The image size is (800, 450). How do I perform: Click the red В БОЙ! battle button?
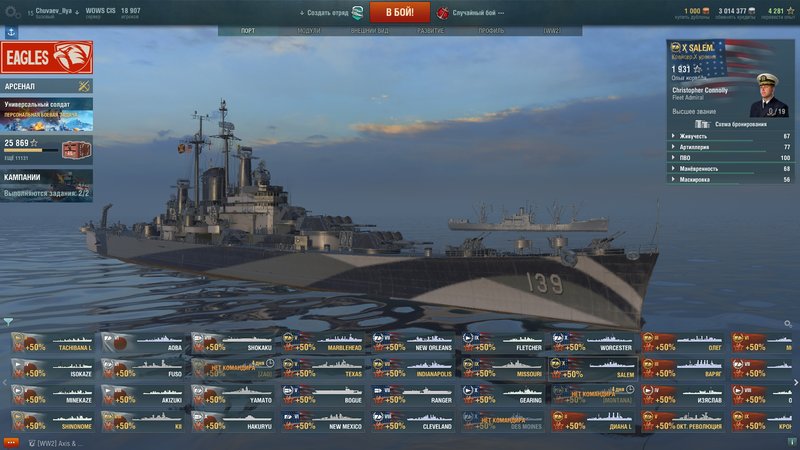click(400, 12)
